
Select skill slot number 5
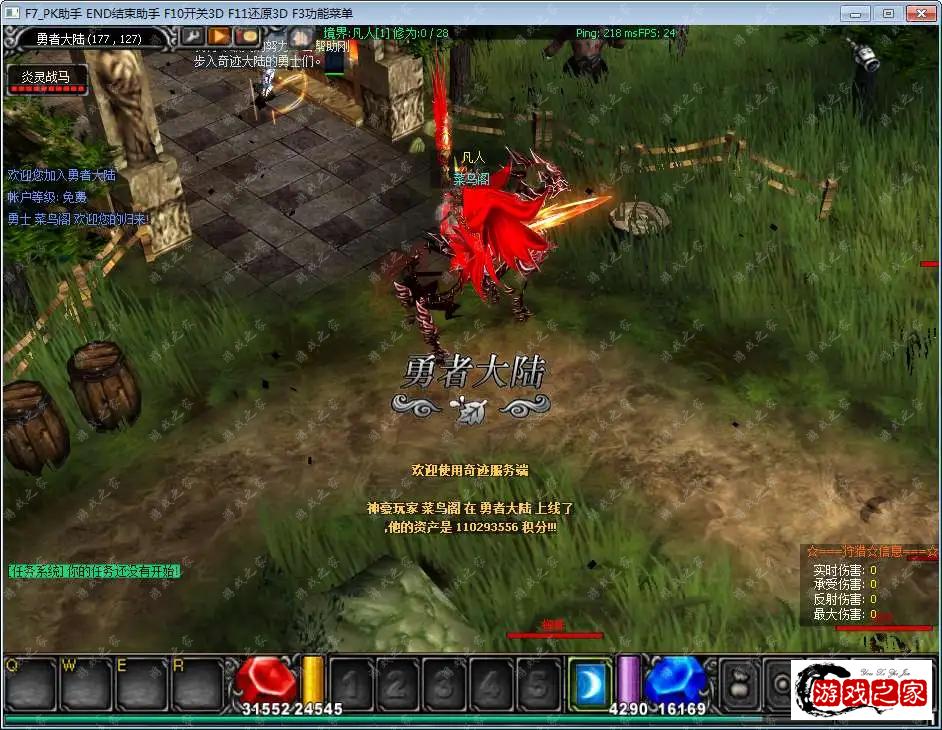537,683
